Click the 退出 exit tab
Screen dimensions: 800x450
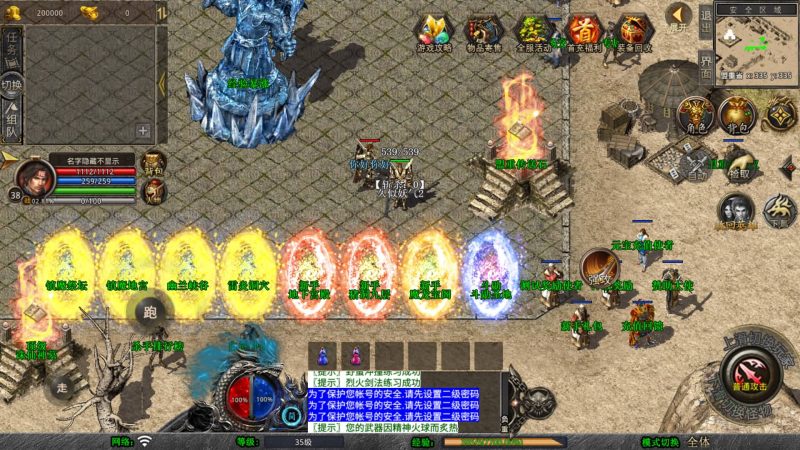(705, 19)
